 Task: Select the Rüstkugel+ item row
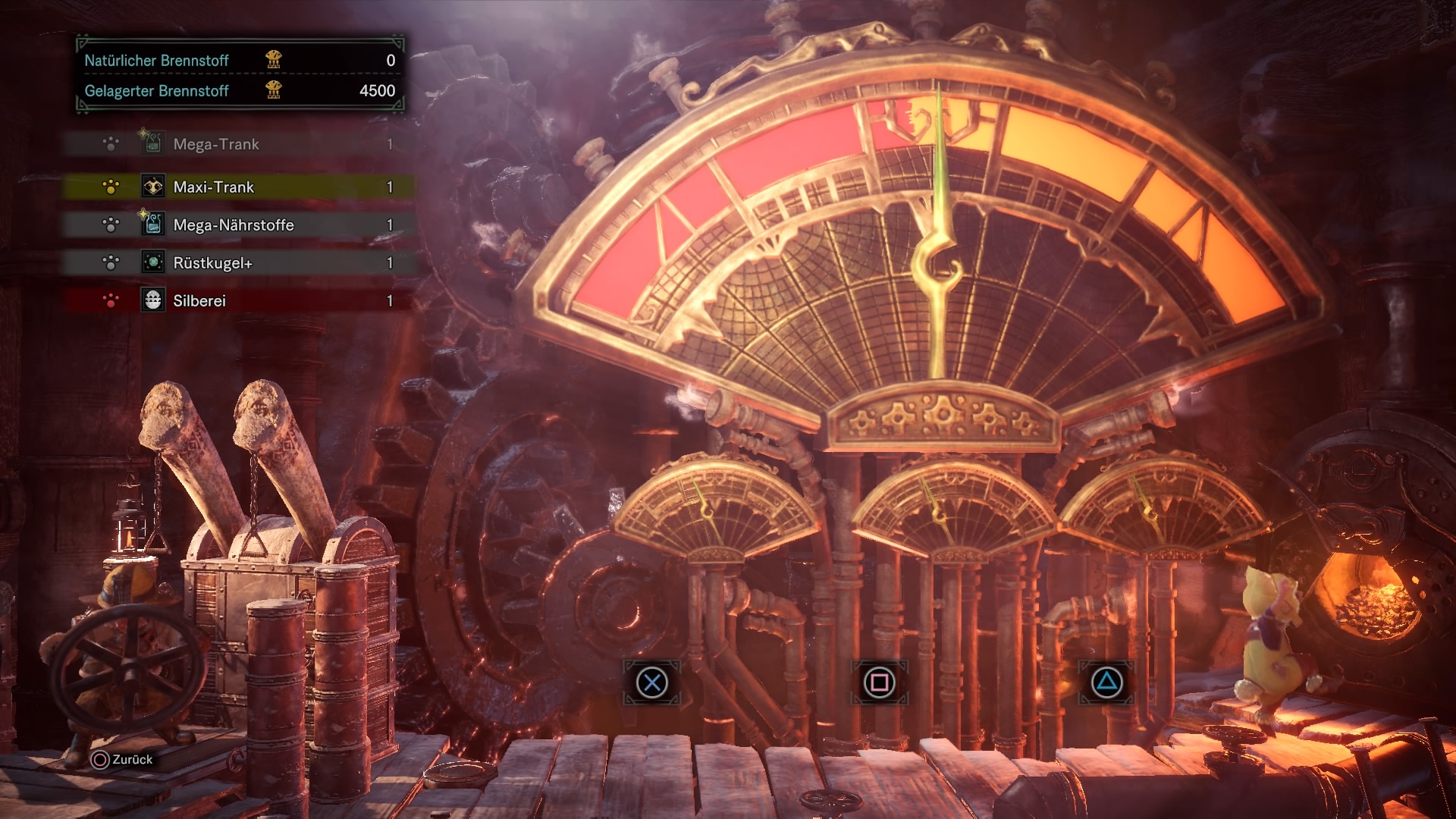[239, 262]
